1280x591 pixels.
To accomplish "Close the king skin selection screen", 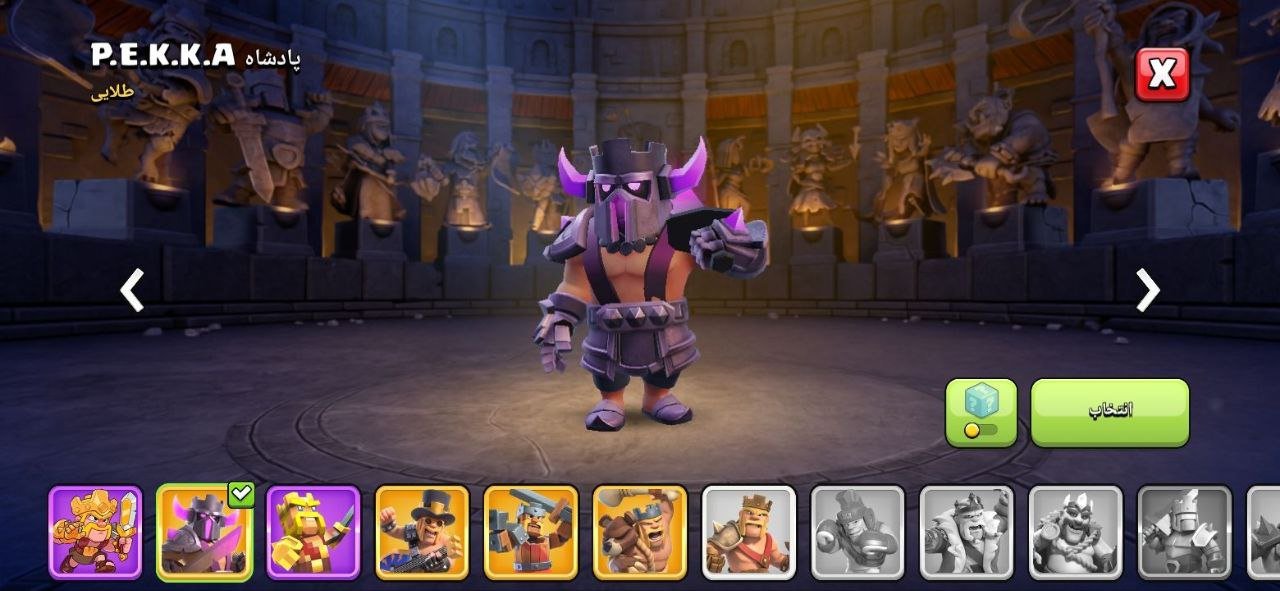I will (x=1162, y=74).
